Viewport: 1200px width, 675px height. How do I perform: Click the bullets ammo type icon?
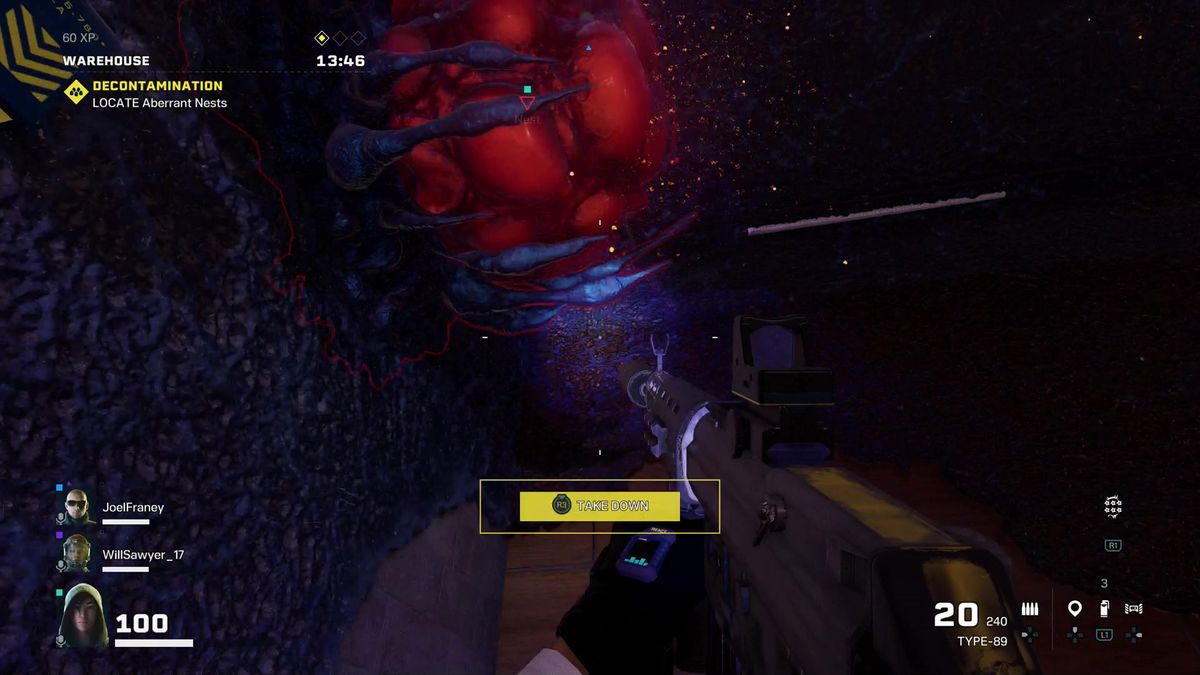1030,608
